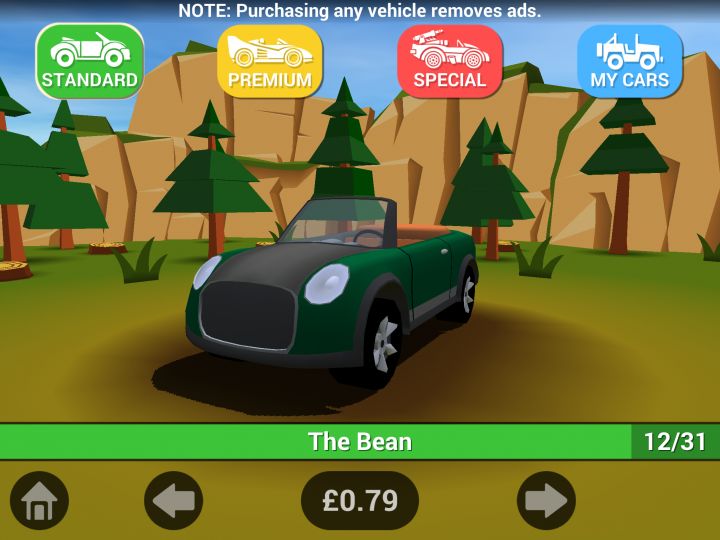Show the My Cars collection
This screenshot has width=720, height=540.
tap(630, 61)
